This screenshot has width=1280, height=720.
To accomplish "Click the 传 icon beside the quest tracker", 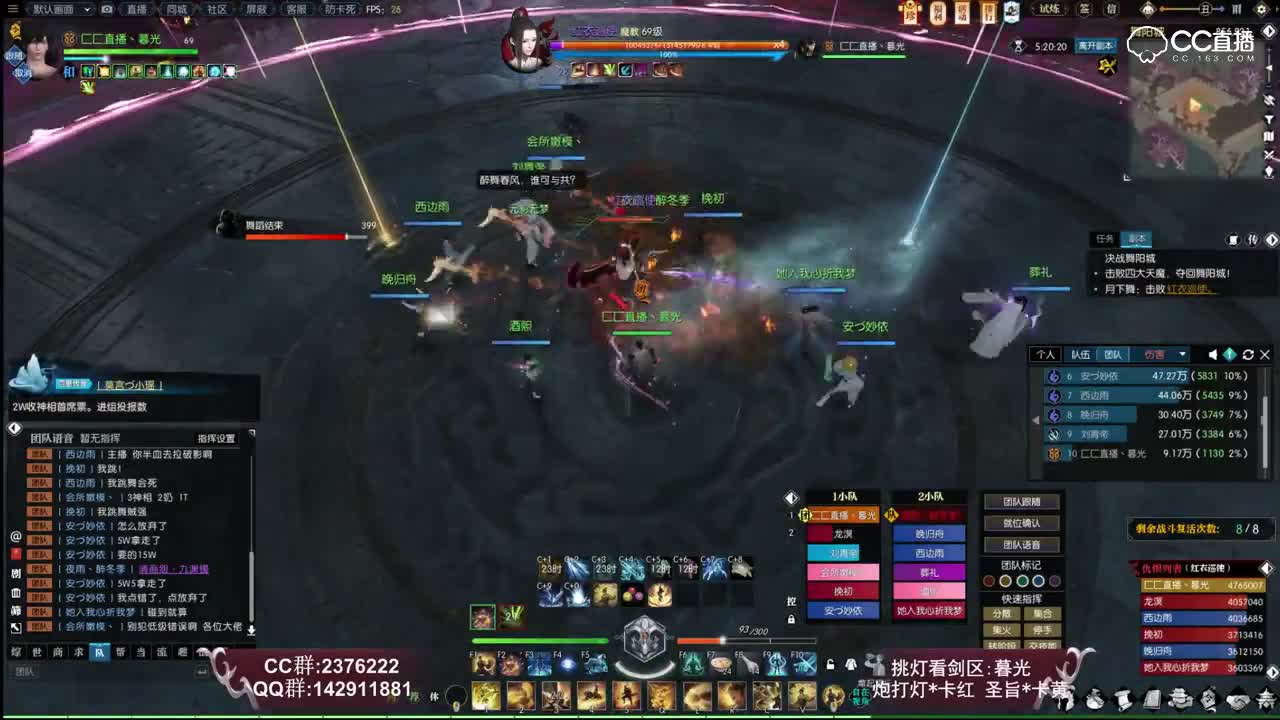I will (1253, 239).
